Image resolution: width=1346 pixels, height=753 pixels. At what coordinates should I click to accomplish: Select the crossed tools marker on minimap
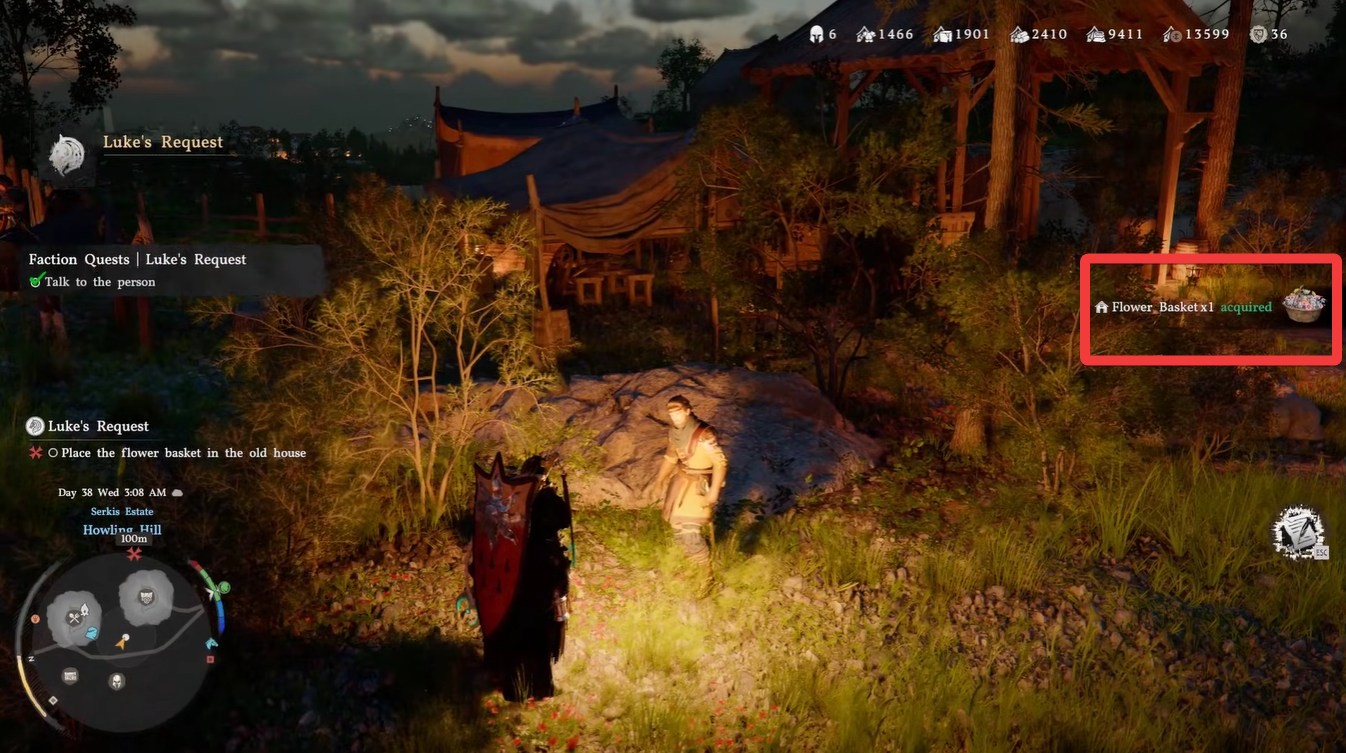76,617
